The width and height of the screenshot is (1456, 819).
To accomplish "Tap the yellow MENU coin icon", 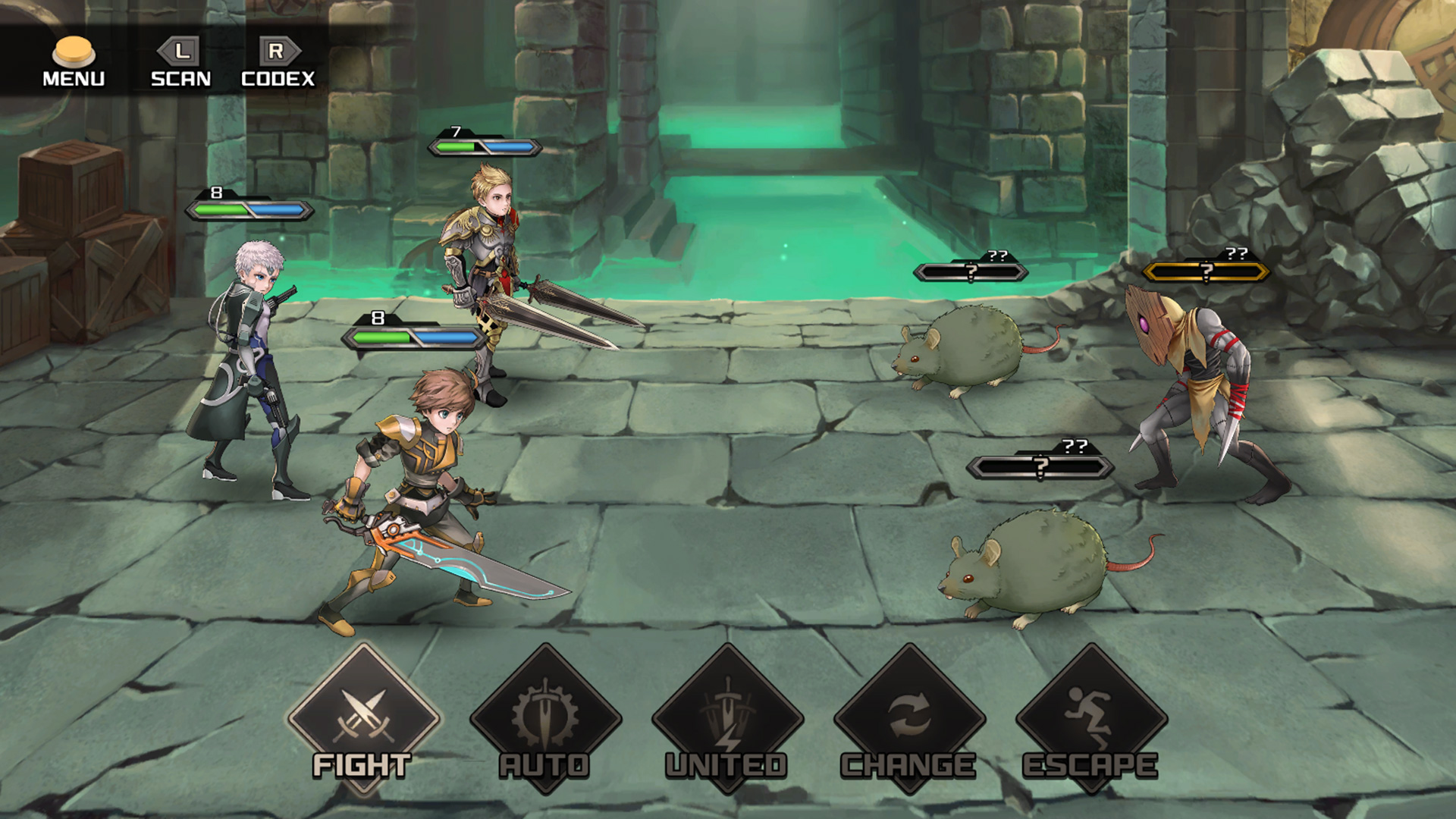I will (x=74, y=49).
